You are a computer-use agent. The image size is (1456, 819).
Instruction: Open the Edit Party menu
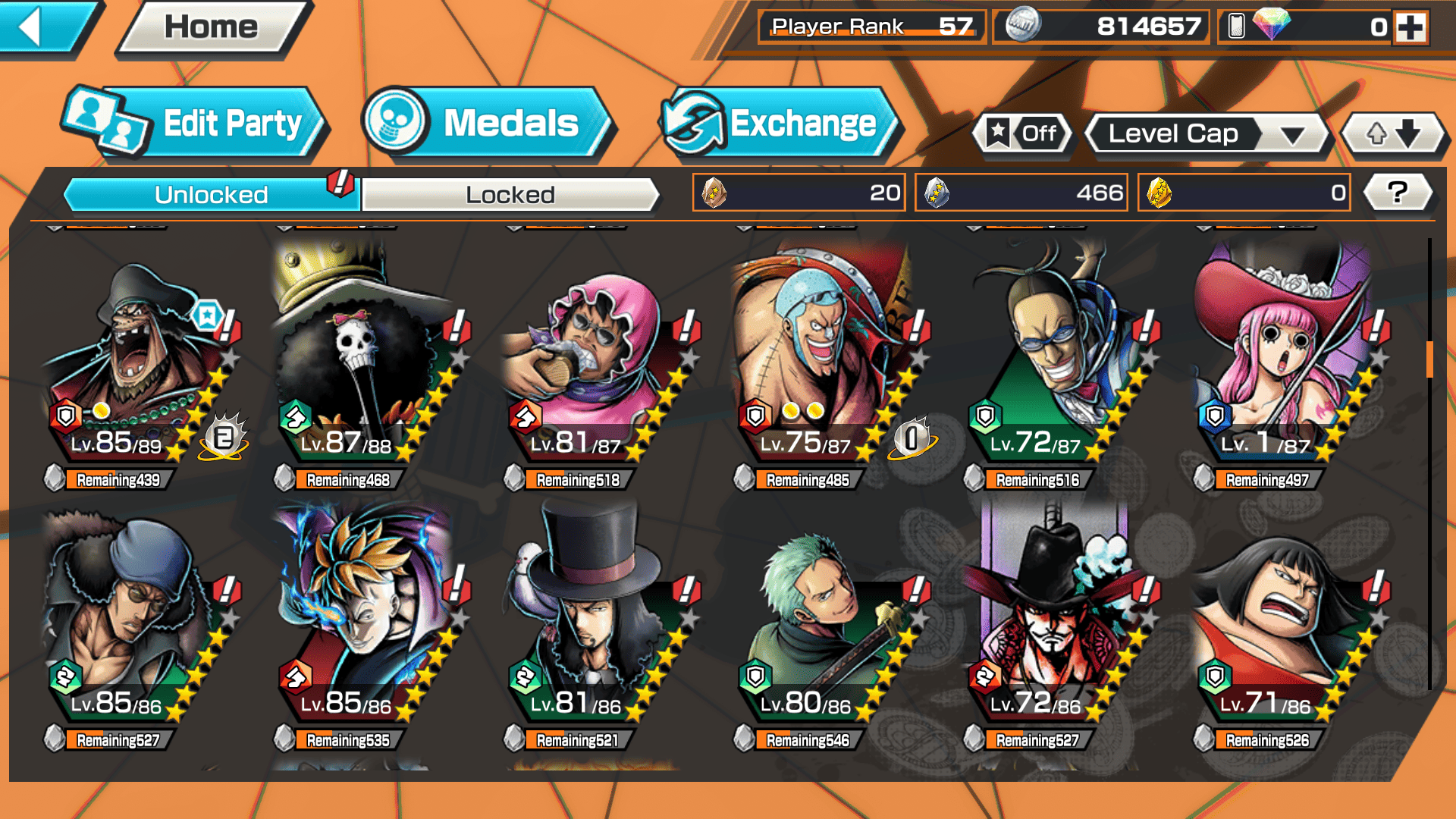click(x=197, y=123)
